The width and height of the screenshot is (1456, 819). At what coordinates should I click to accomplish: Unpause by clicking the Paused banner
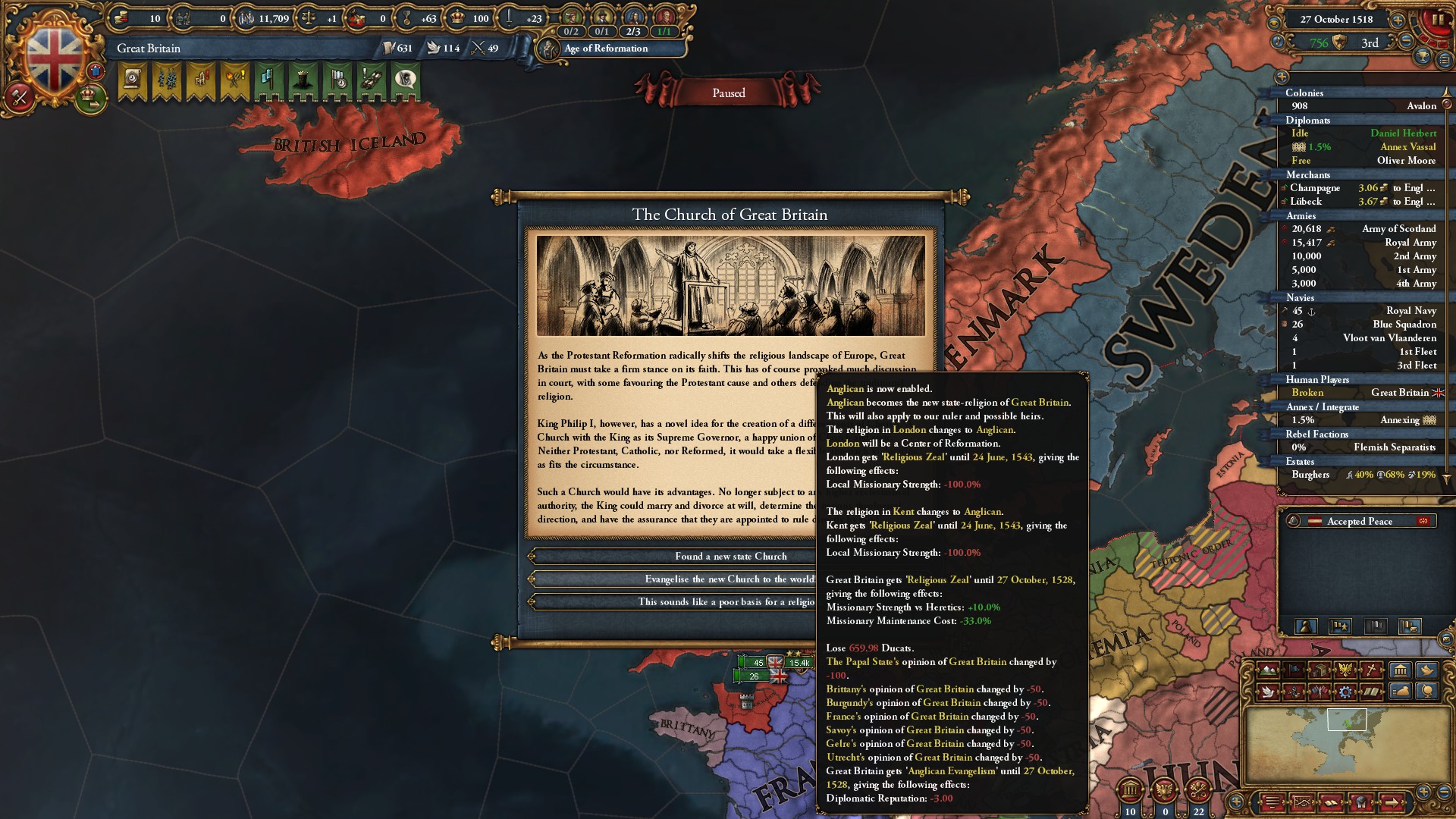(728, 93)
